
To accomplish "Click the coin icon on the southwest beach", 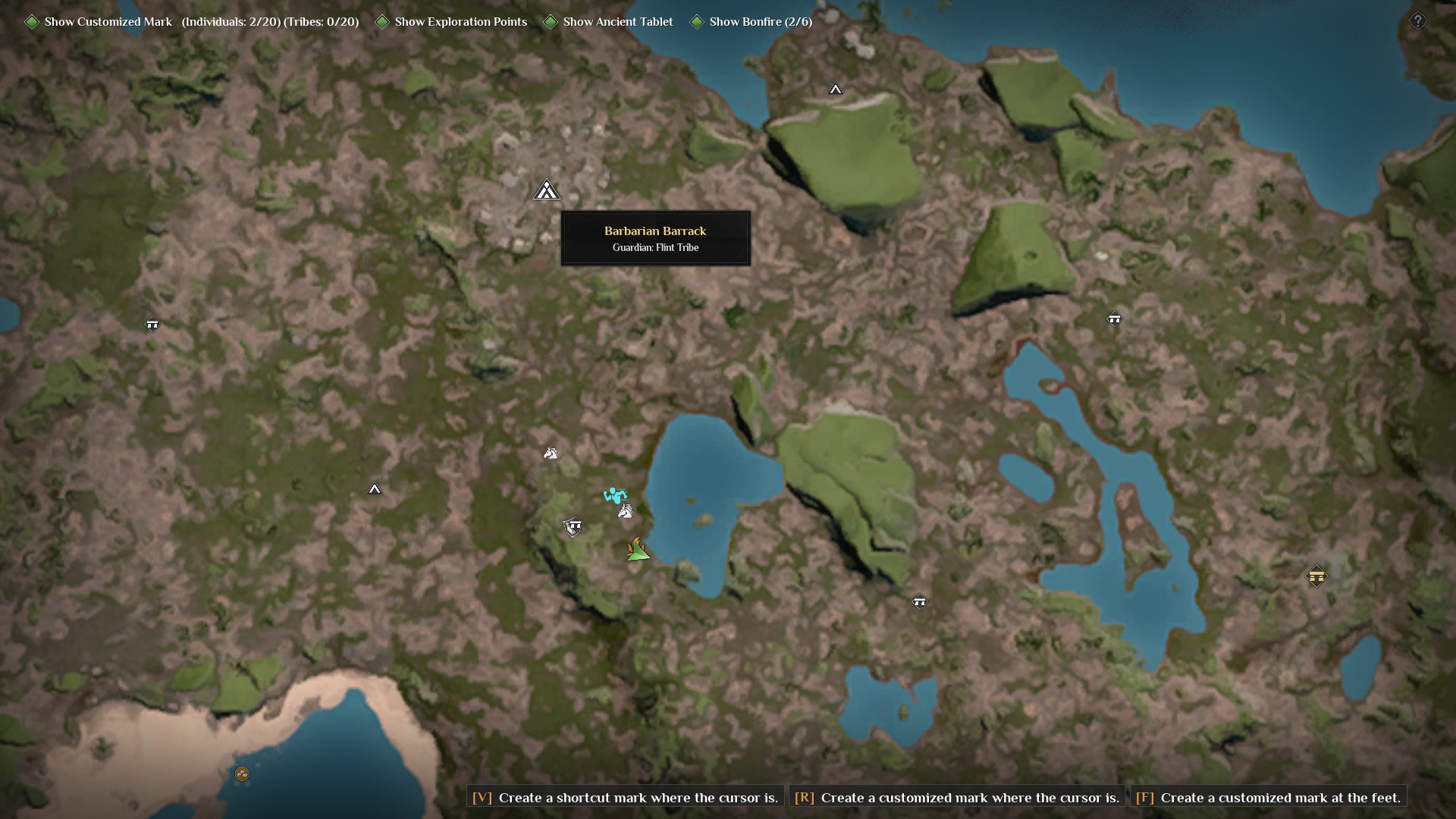I will coord(243,774).
